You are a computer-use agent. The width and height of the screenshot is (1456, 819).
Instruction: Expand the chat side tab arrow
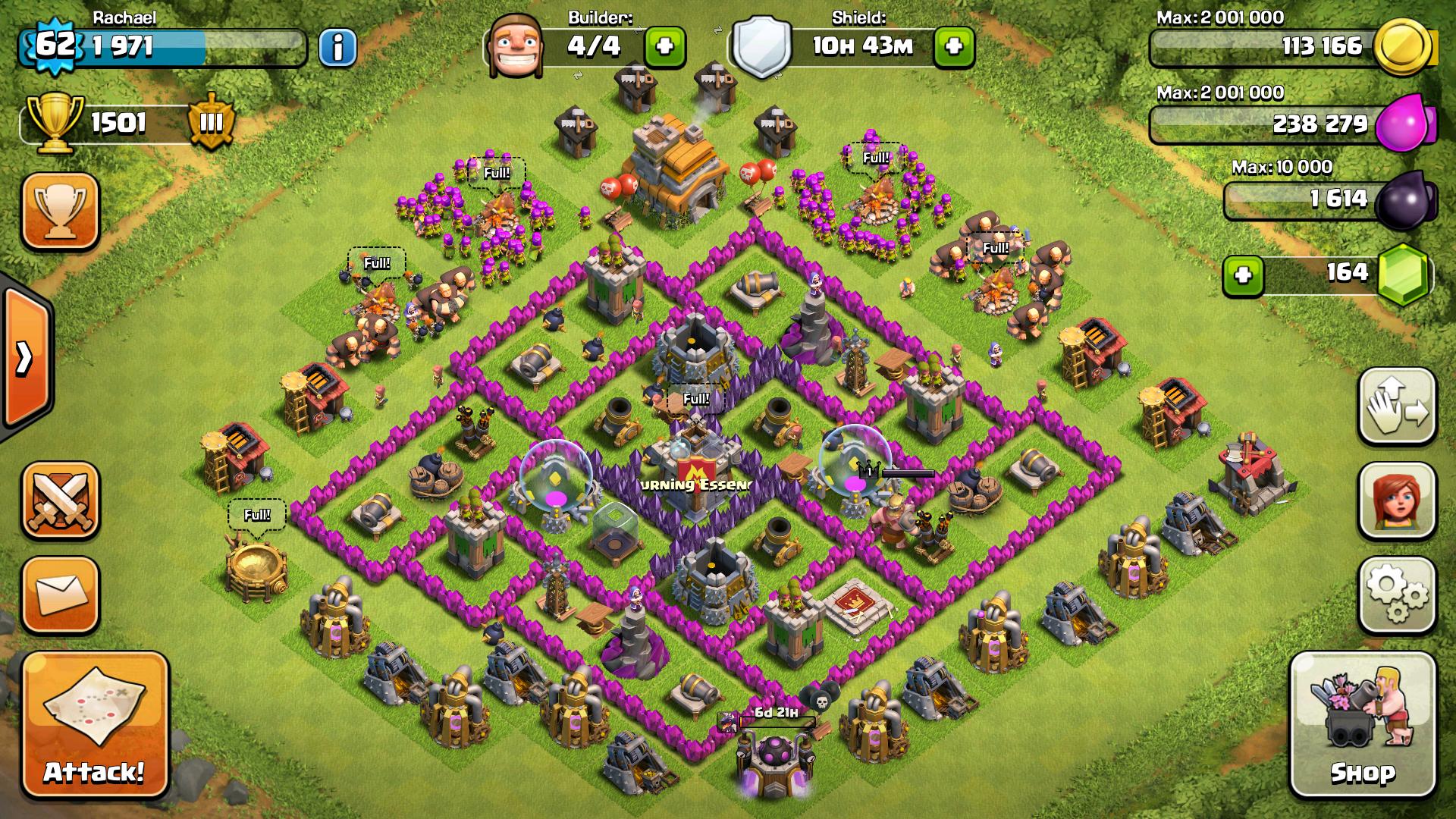[x=25, y=358]
